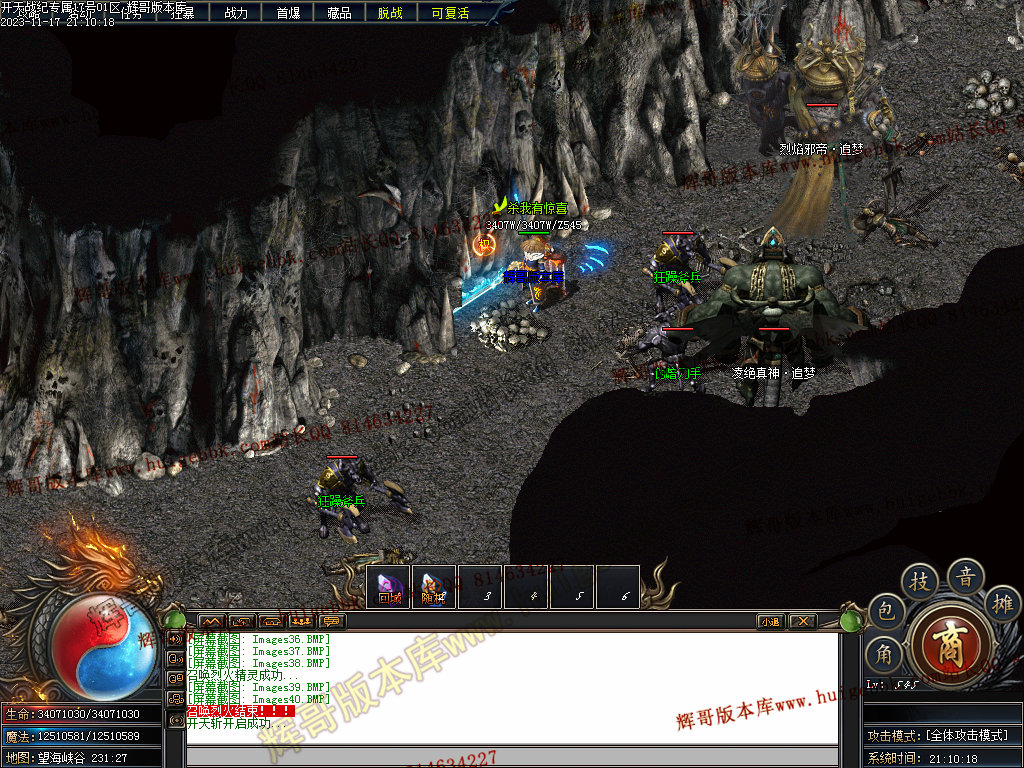Toggle sound with the 音 button
This screenshot has width=1024, height=768.
[966, 576]
